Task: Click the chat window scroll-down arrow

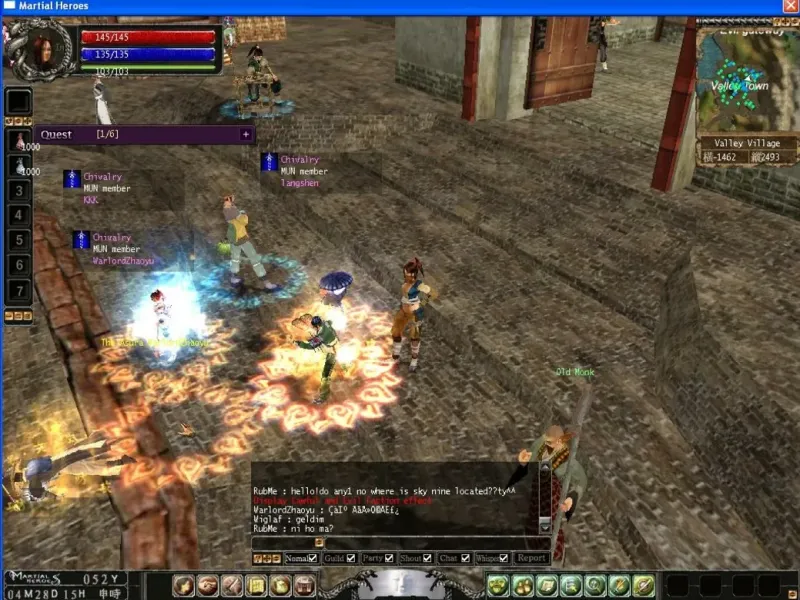Action: (545, 525)
